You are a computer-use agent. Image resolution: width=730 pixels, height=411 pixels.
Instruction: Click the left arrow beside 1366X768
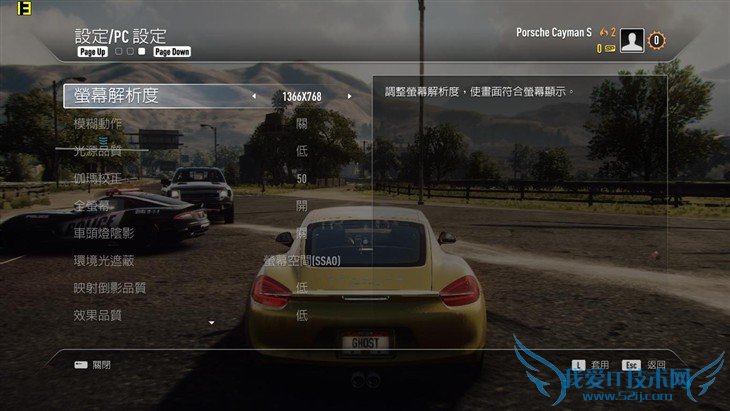pyautogui.click(x=253, y=97)
